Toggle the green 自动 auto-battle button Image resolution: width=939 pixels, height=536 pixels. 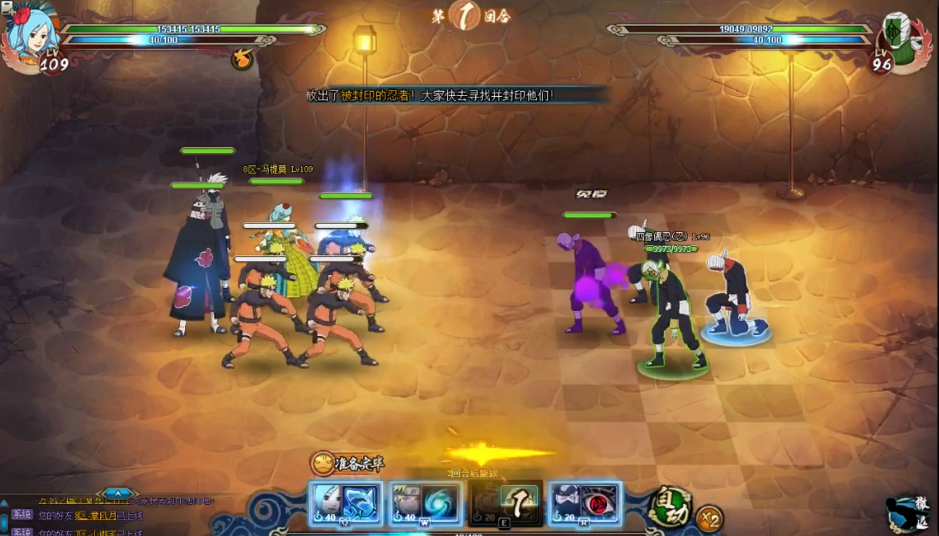coord(668,507)
